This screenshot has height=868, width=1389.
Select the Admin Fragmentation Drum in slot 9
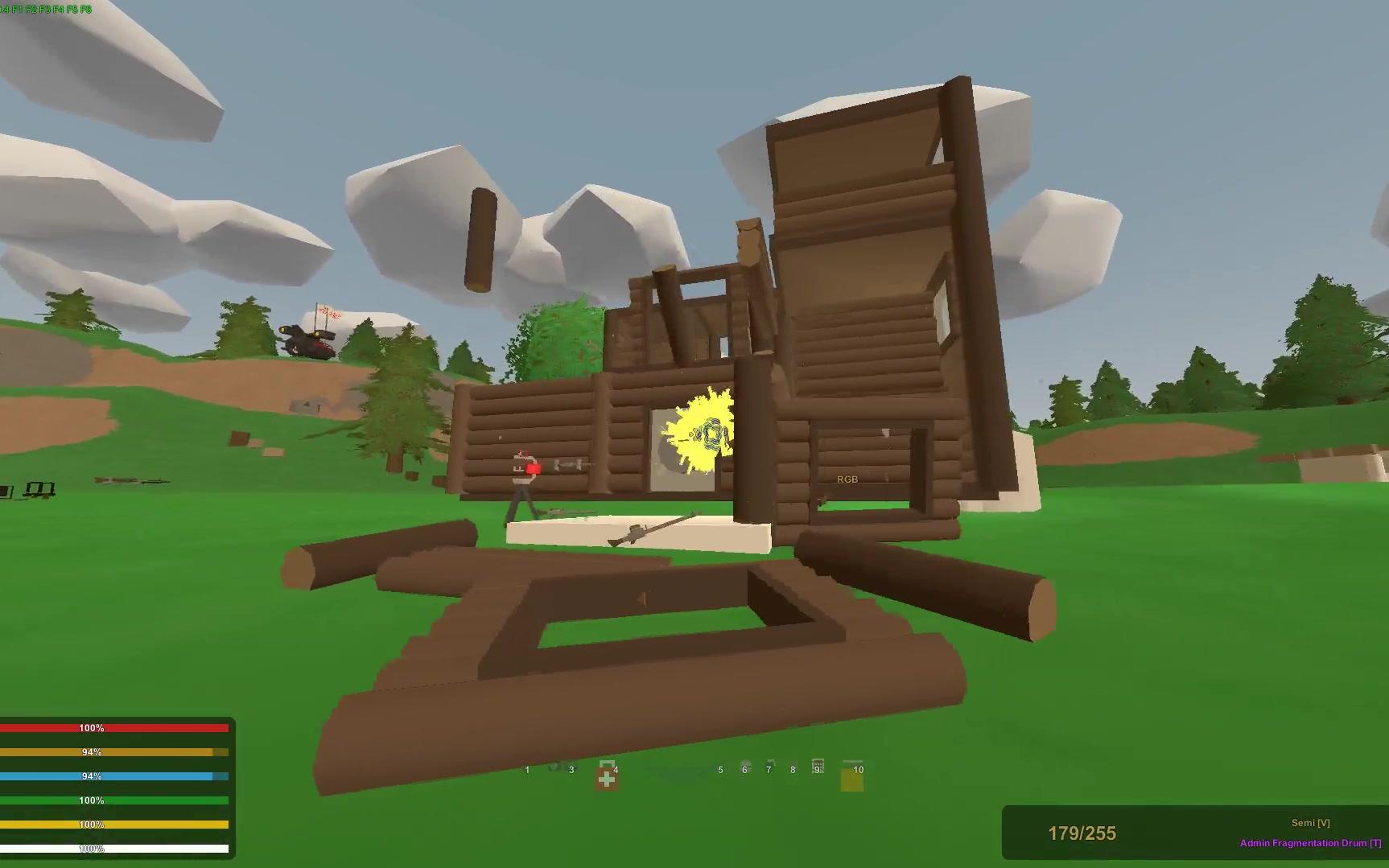pos(817,767)
